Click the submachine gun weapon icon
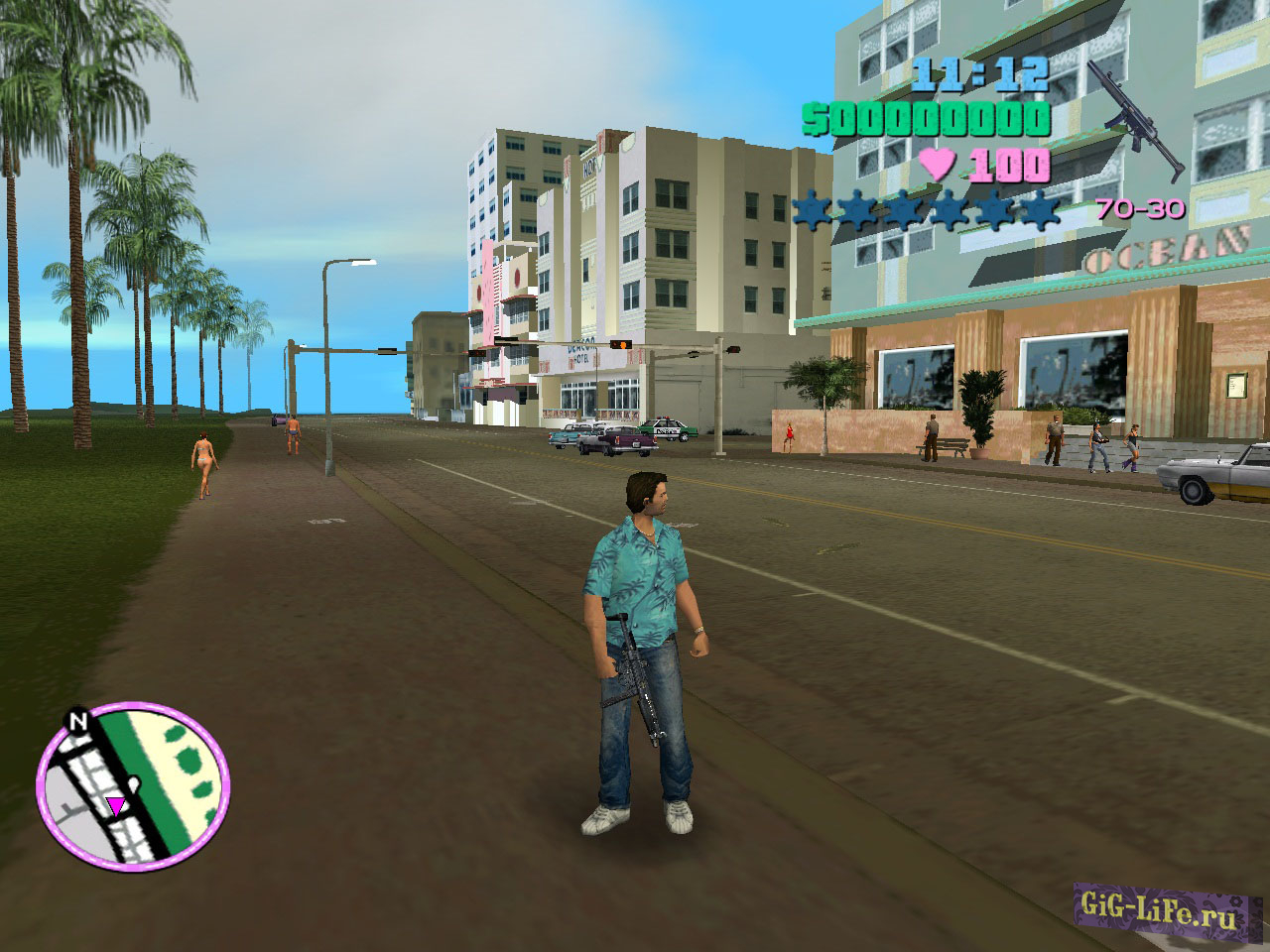Screen dimensions: 1270x952 [1135, 118]
